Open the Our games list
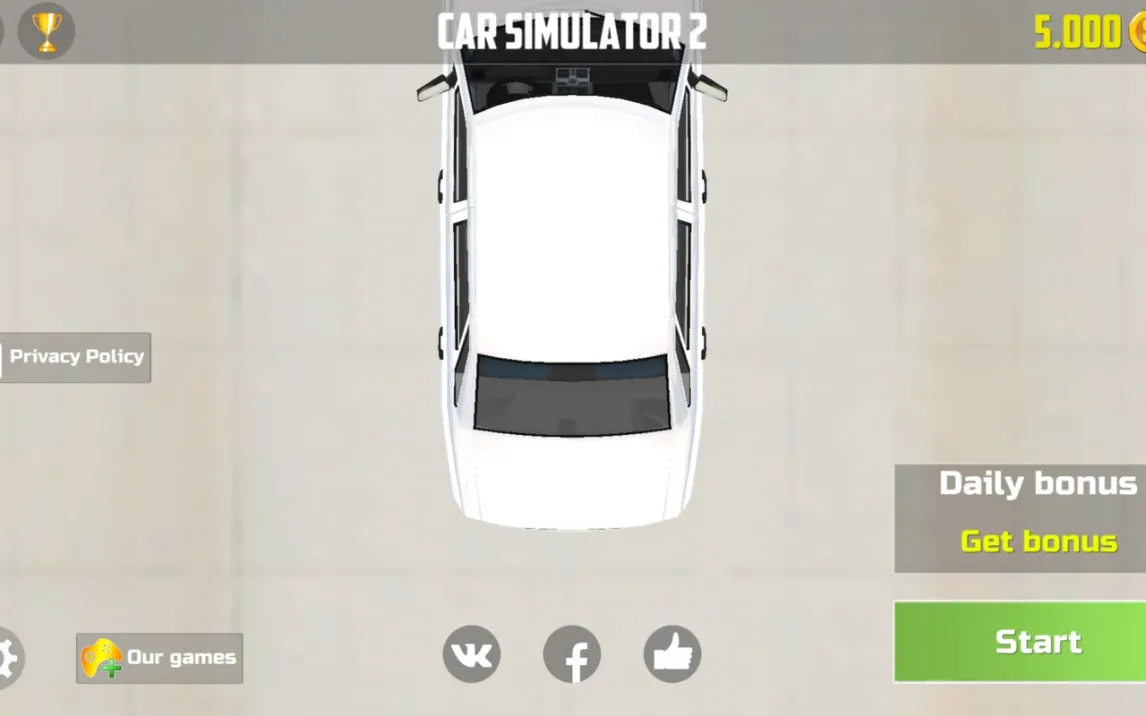 pos(160,658)
